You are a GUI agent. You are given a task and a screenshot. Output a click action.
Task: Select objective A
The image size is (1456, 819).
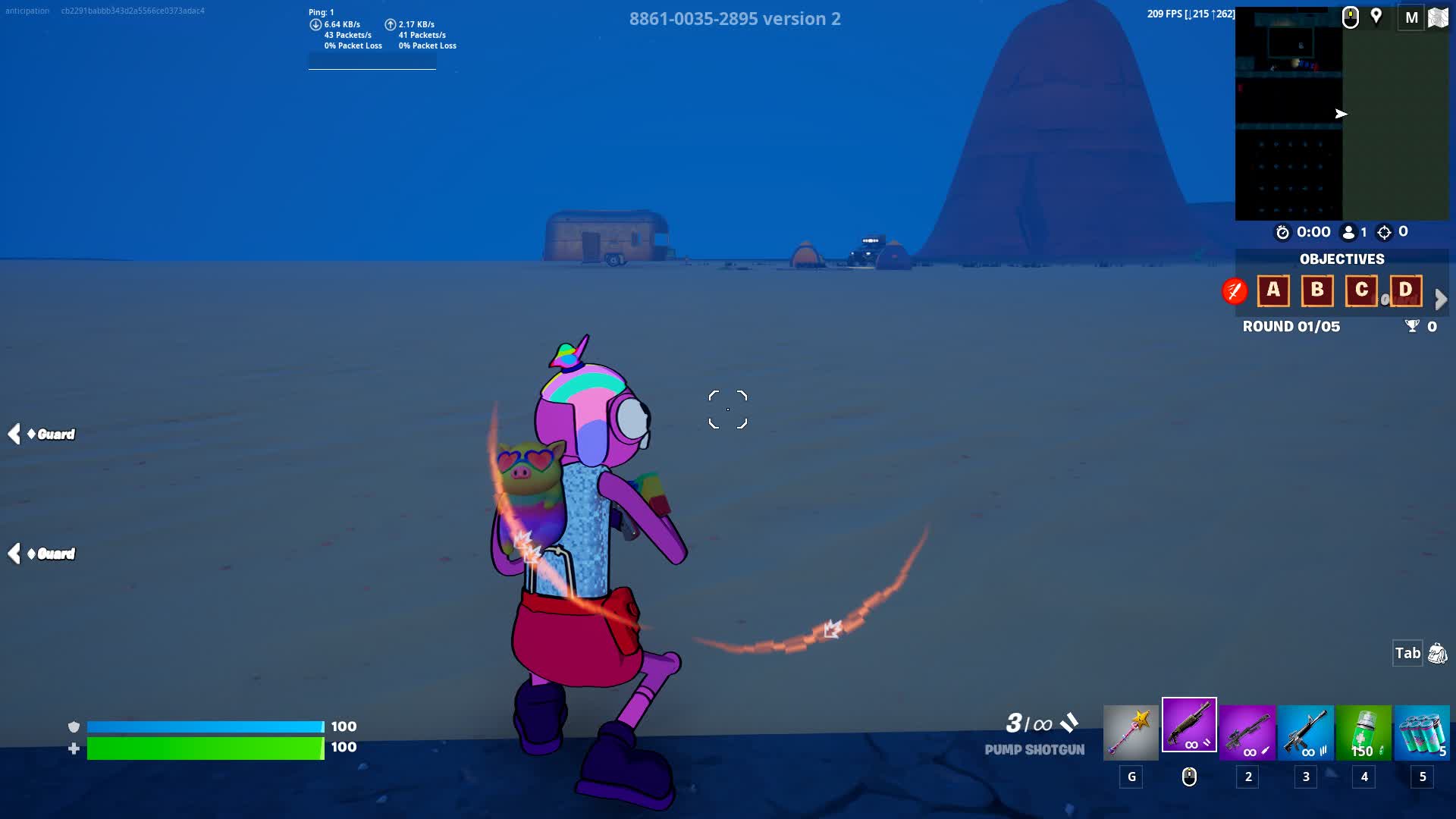(x=1273, y=290)
